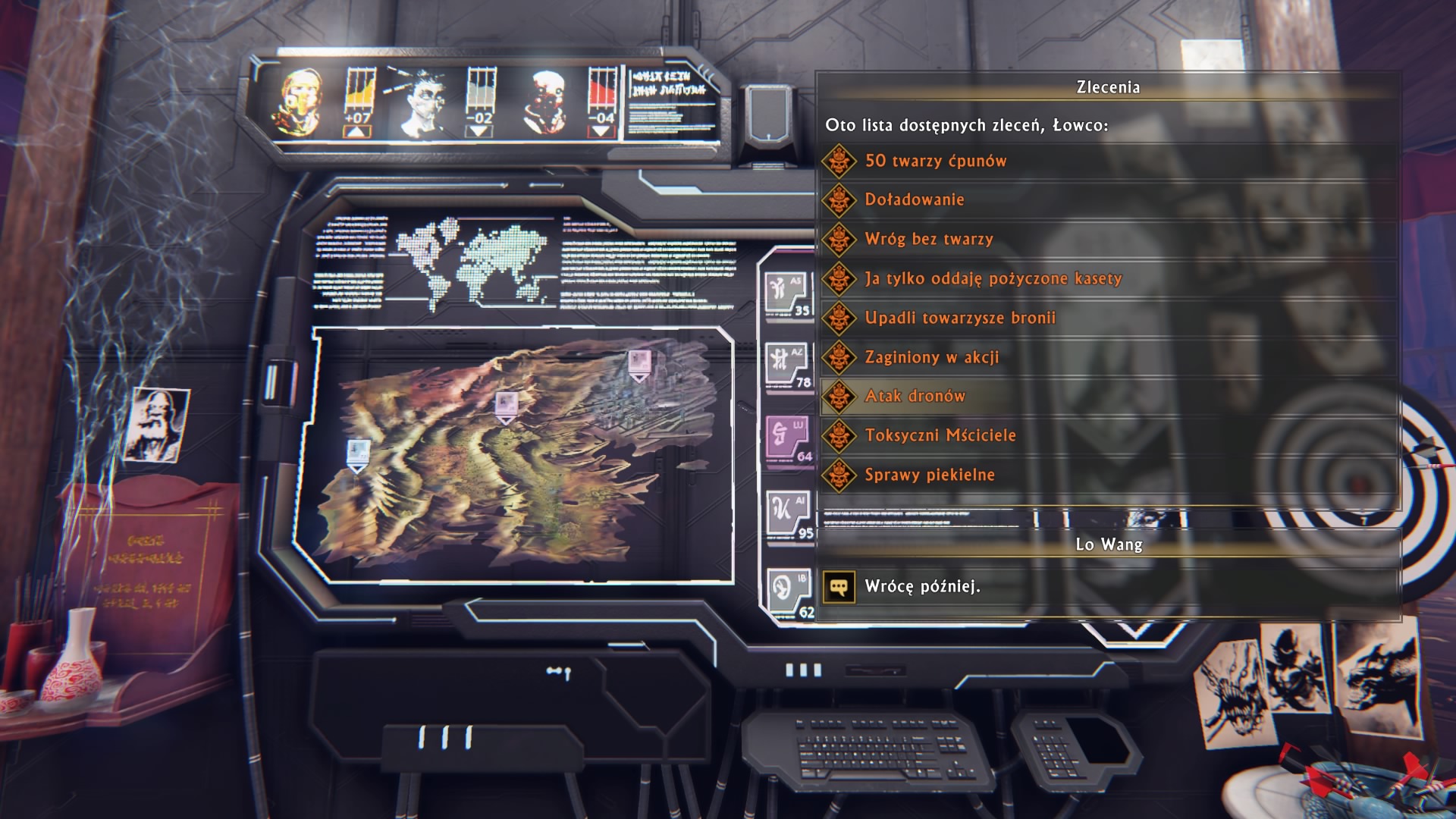Open "Ja tylko oddaję pożyczone kasety" contract
This screenshot has width=1456, height=819.
(x=993, y=279)
